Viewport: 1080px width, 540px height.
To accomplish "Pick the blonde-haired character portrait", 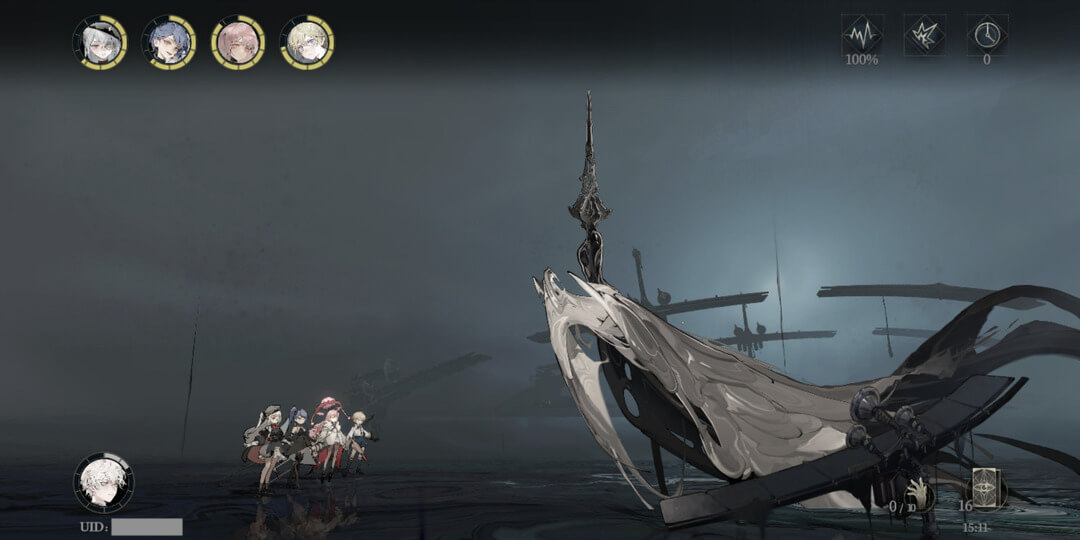I will (307, 42).
